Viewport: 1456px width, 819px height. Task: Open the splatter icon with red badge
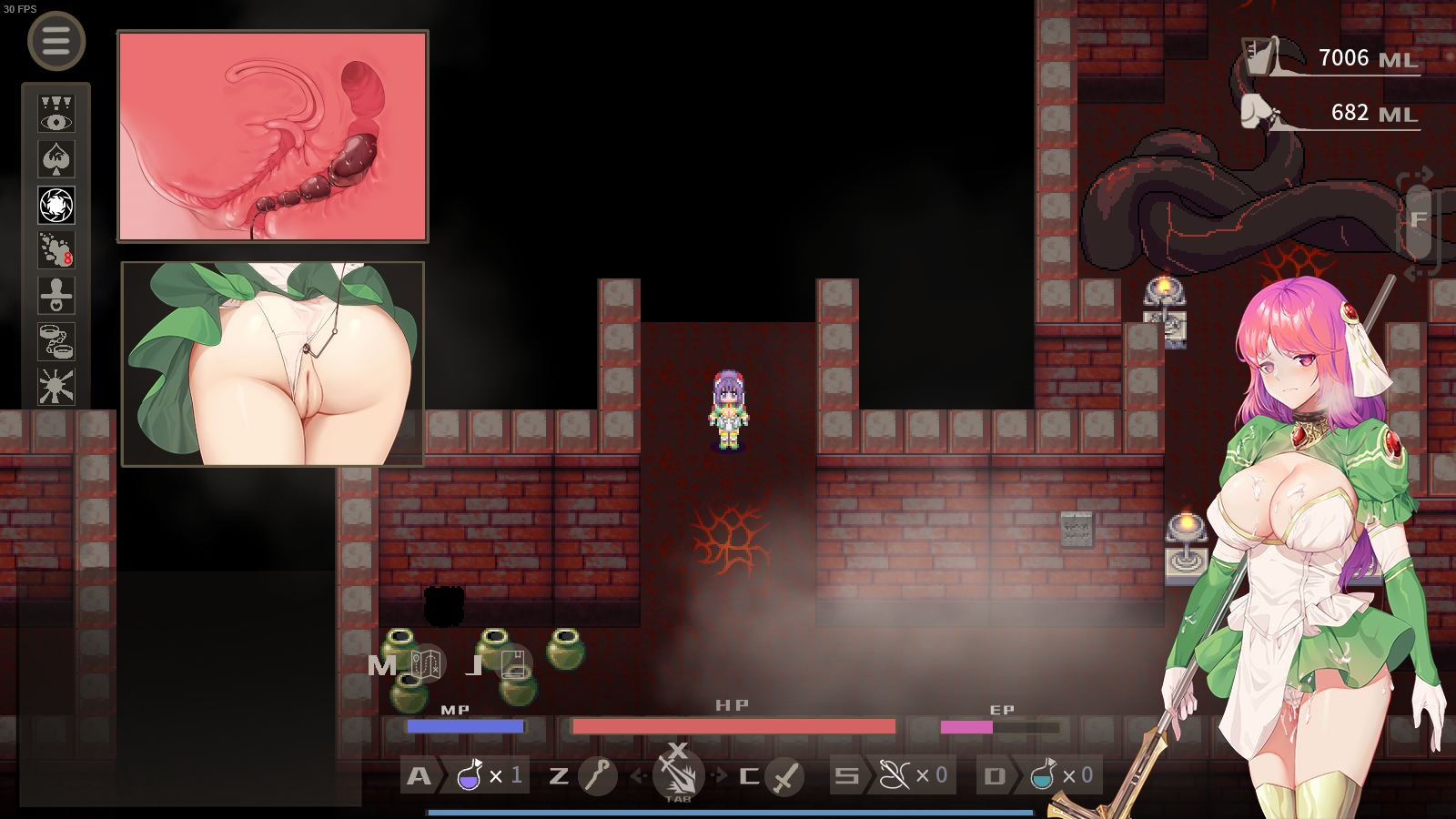[56, 250]
